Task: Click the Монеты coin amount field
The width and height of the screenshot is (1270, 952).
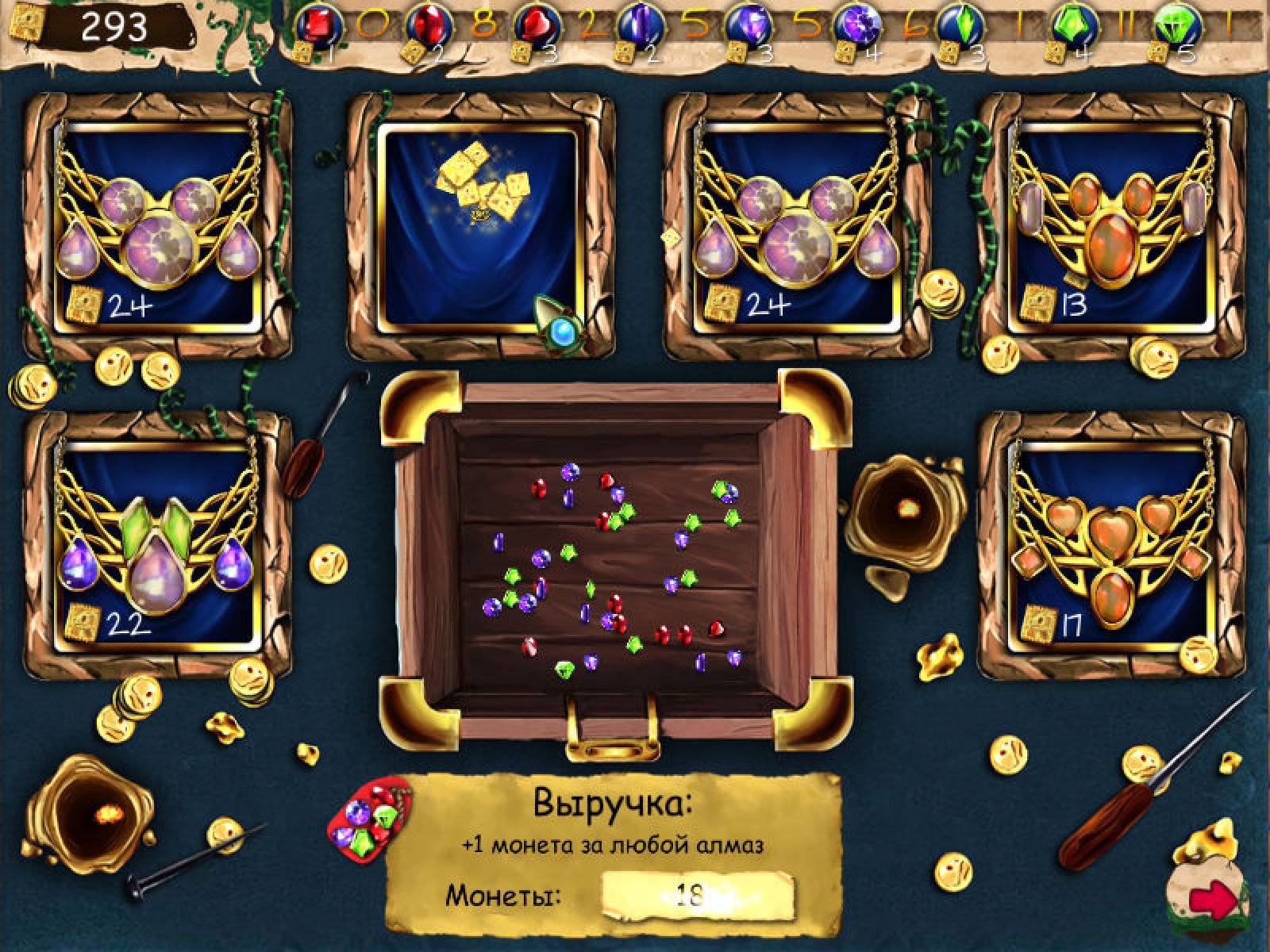Action: [697, 898]
